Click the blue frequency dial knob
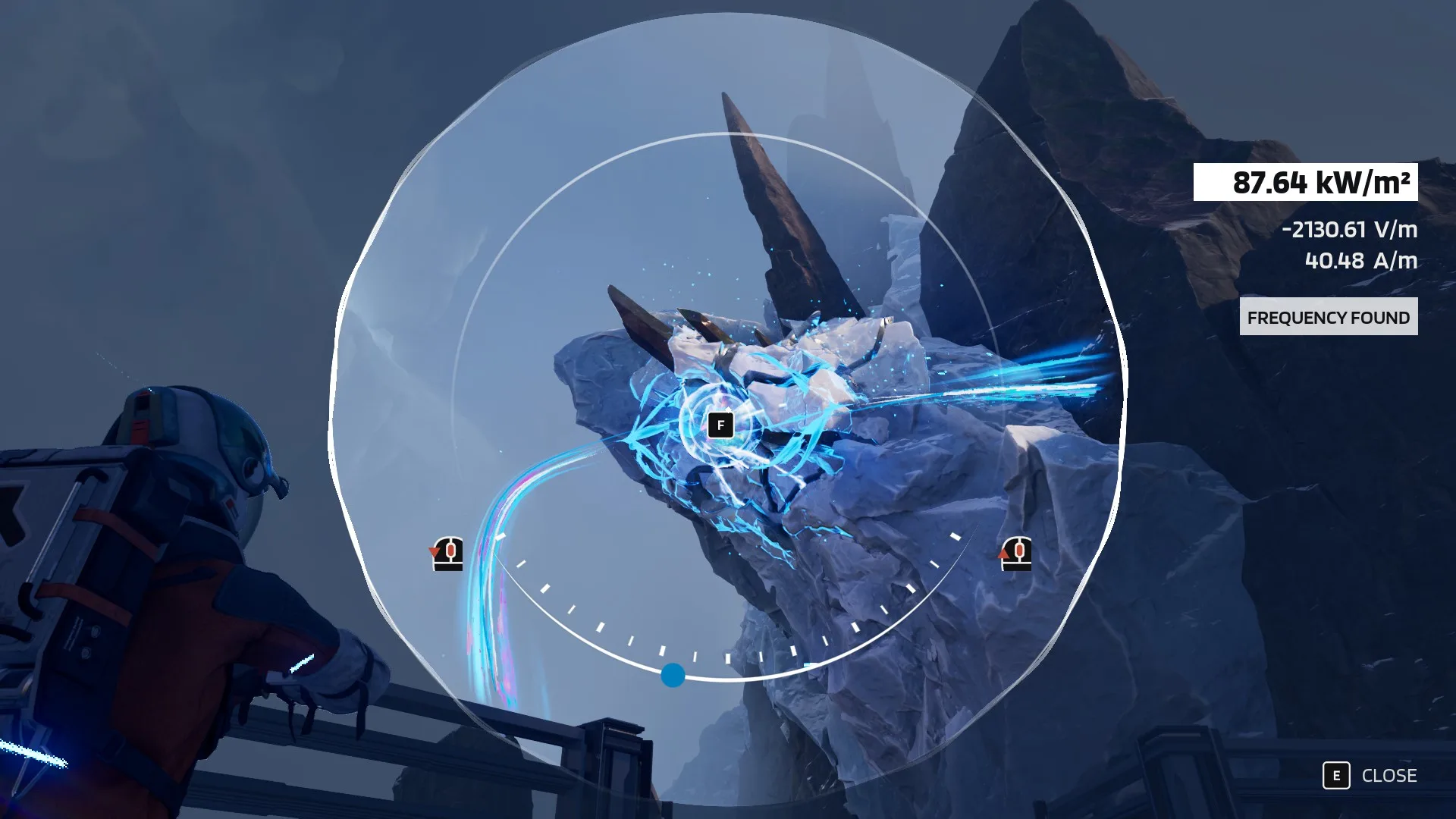Image resolution: width=1456 pixels, height=819 pixels. [673, 675]
